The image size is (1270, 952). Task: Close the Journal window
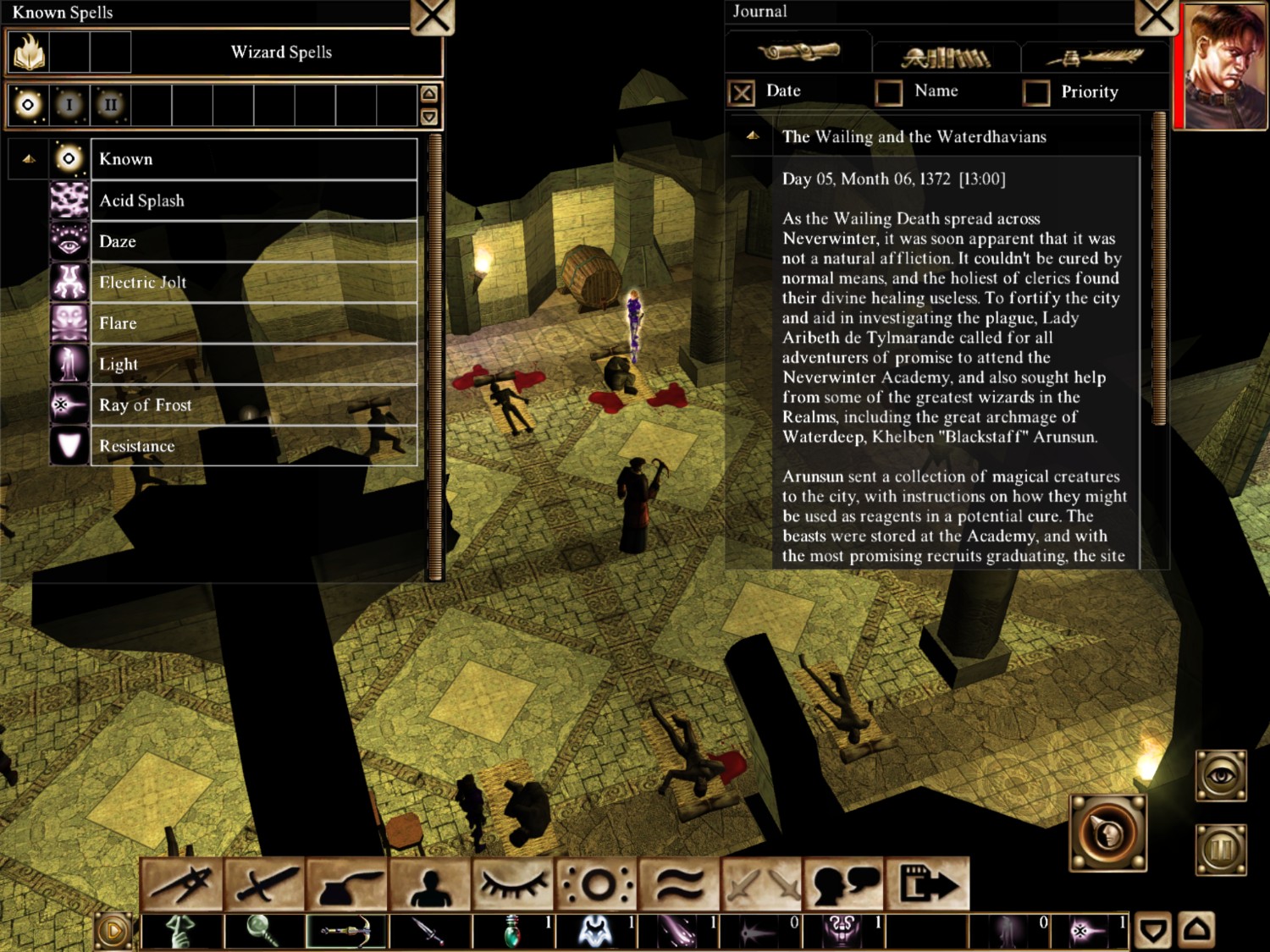pyautogui.click(x=1156, y=16)
